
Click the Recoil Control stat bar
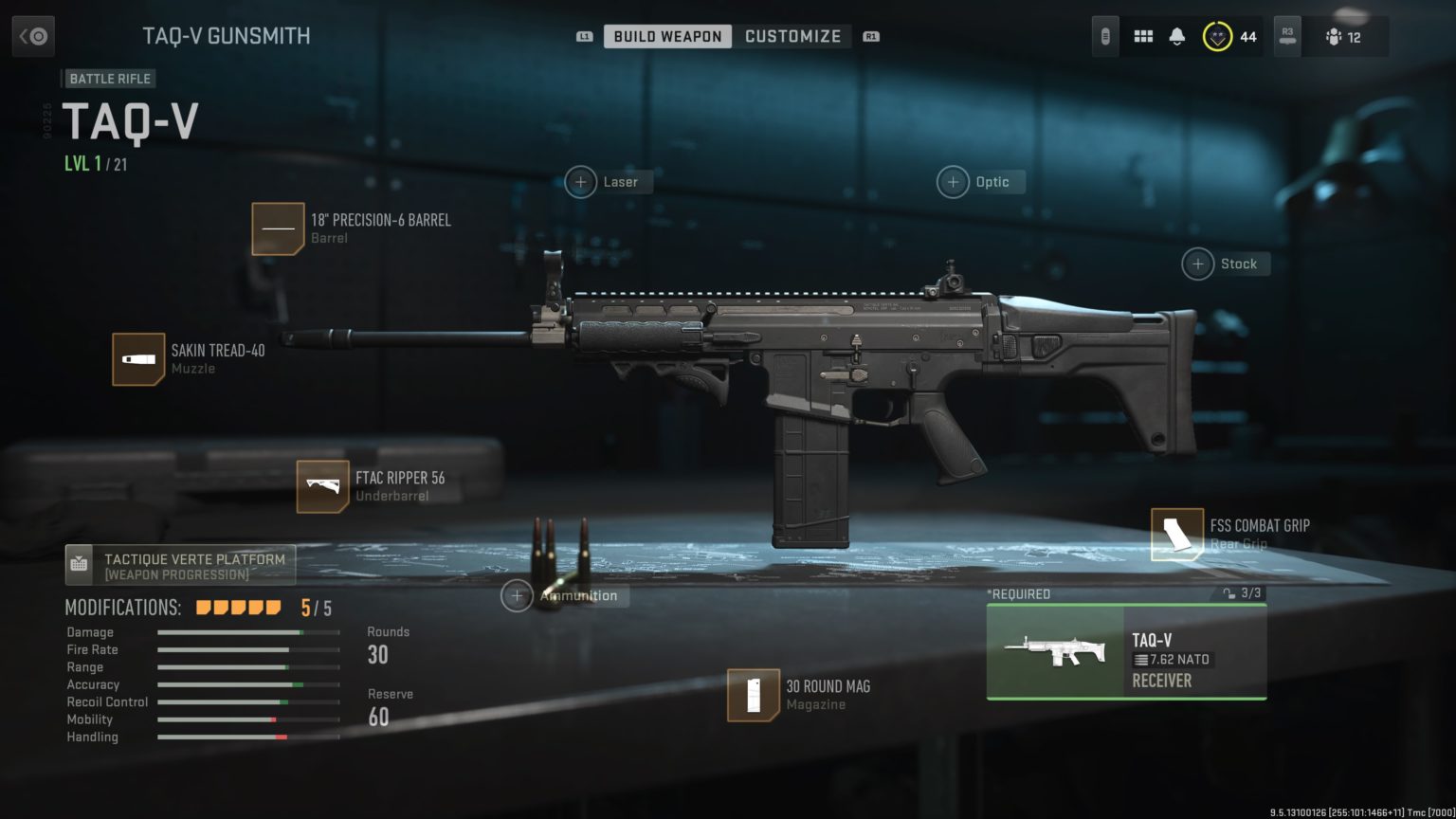(248, 701)
